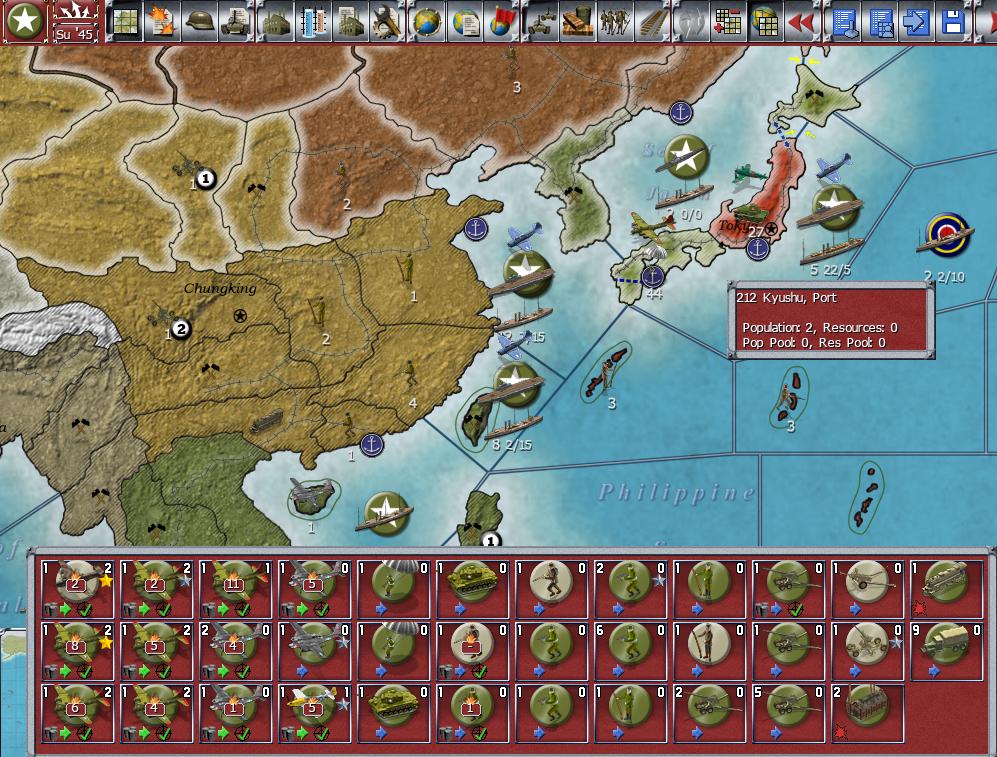Click the blue list with joystick button
This screenshot has height=757, width=997.
[845, 21]
